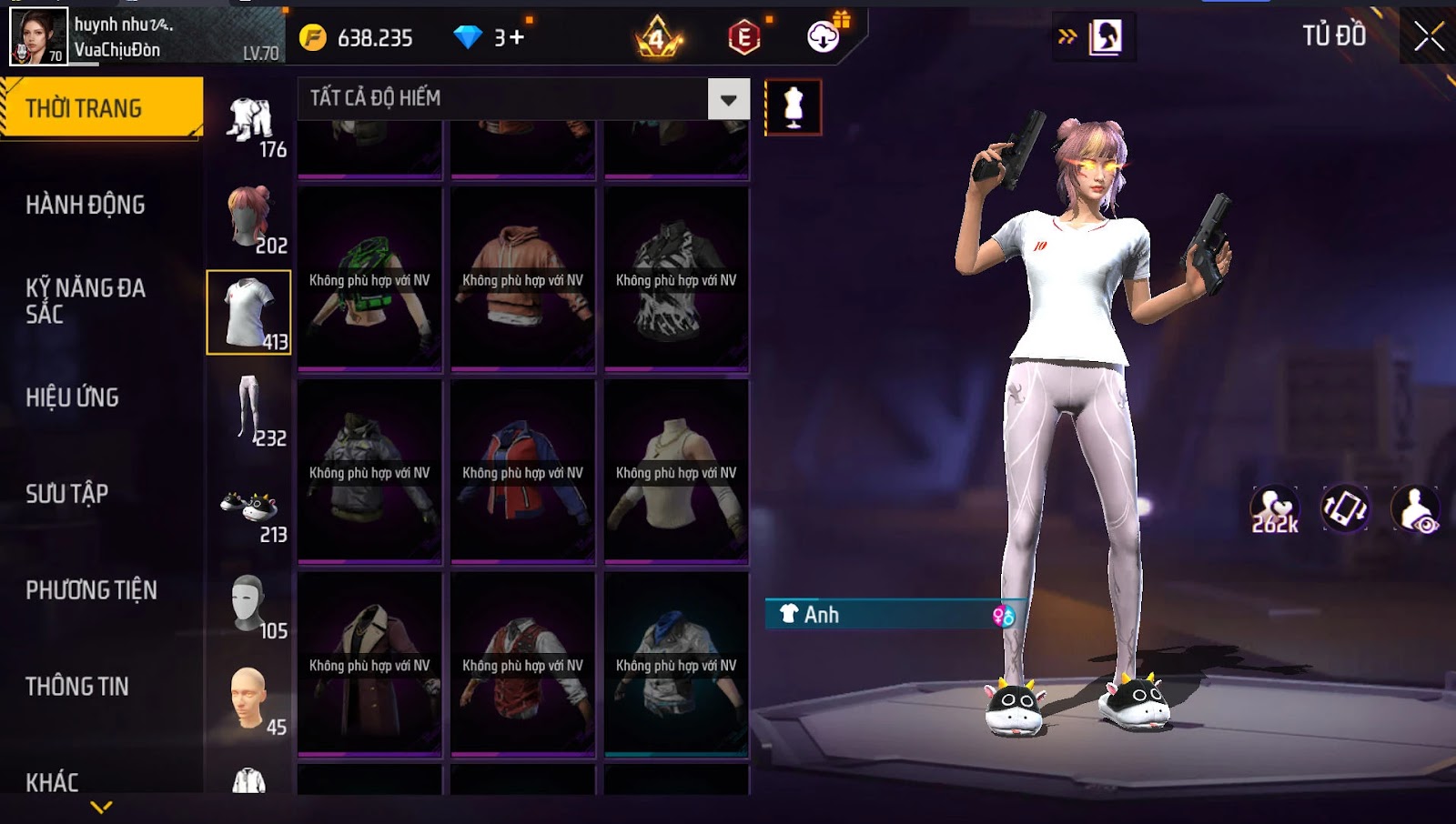Open the Kỹ Năng Đa Sắc tab
Screen dimensions: 1456x824
[x=86, y=301]
